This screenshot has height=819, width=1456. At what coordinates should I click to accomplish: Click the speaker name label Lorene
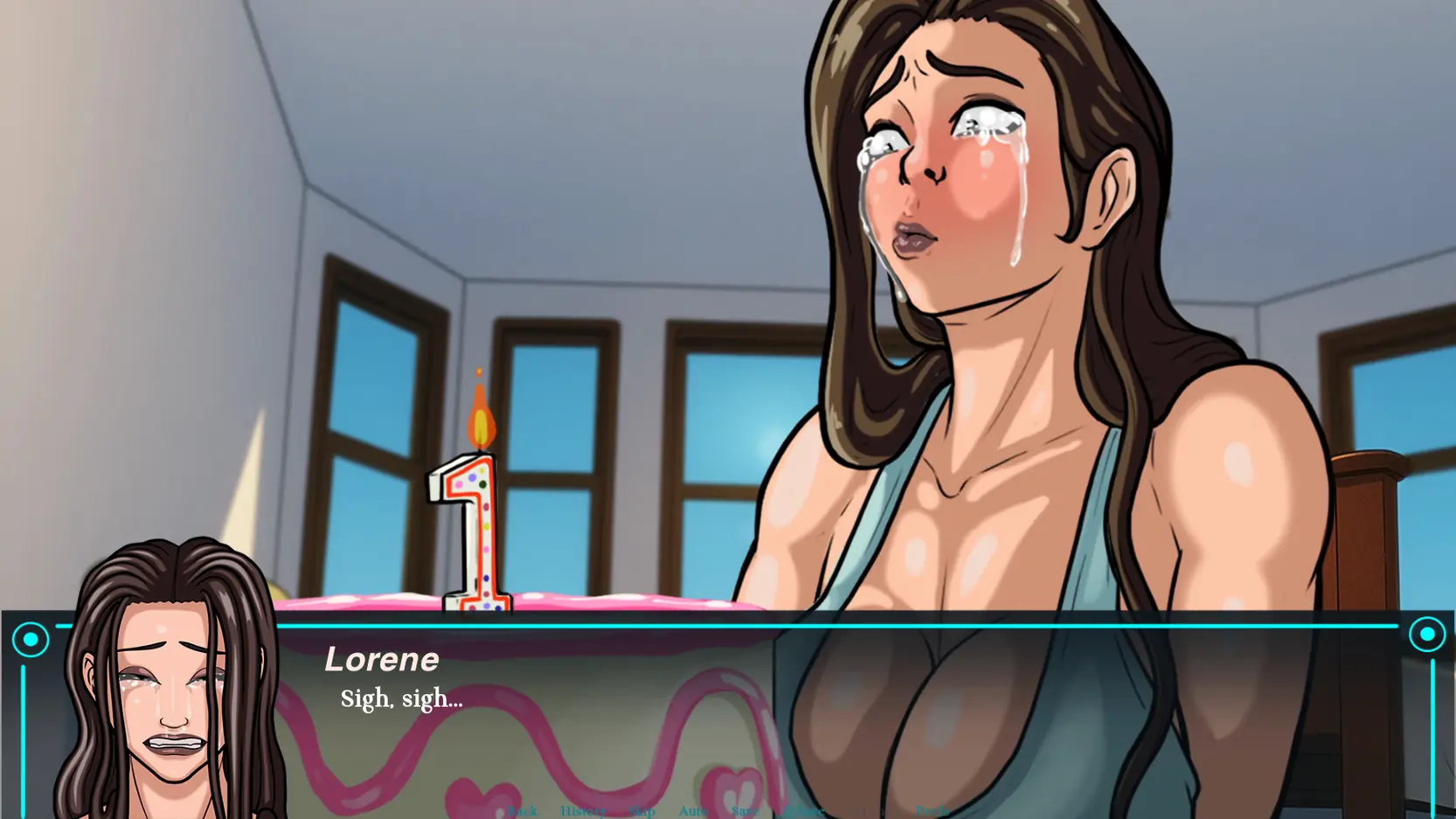382,659
